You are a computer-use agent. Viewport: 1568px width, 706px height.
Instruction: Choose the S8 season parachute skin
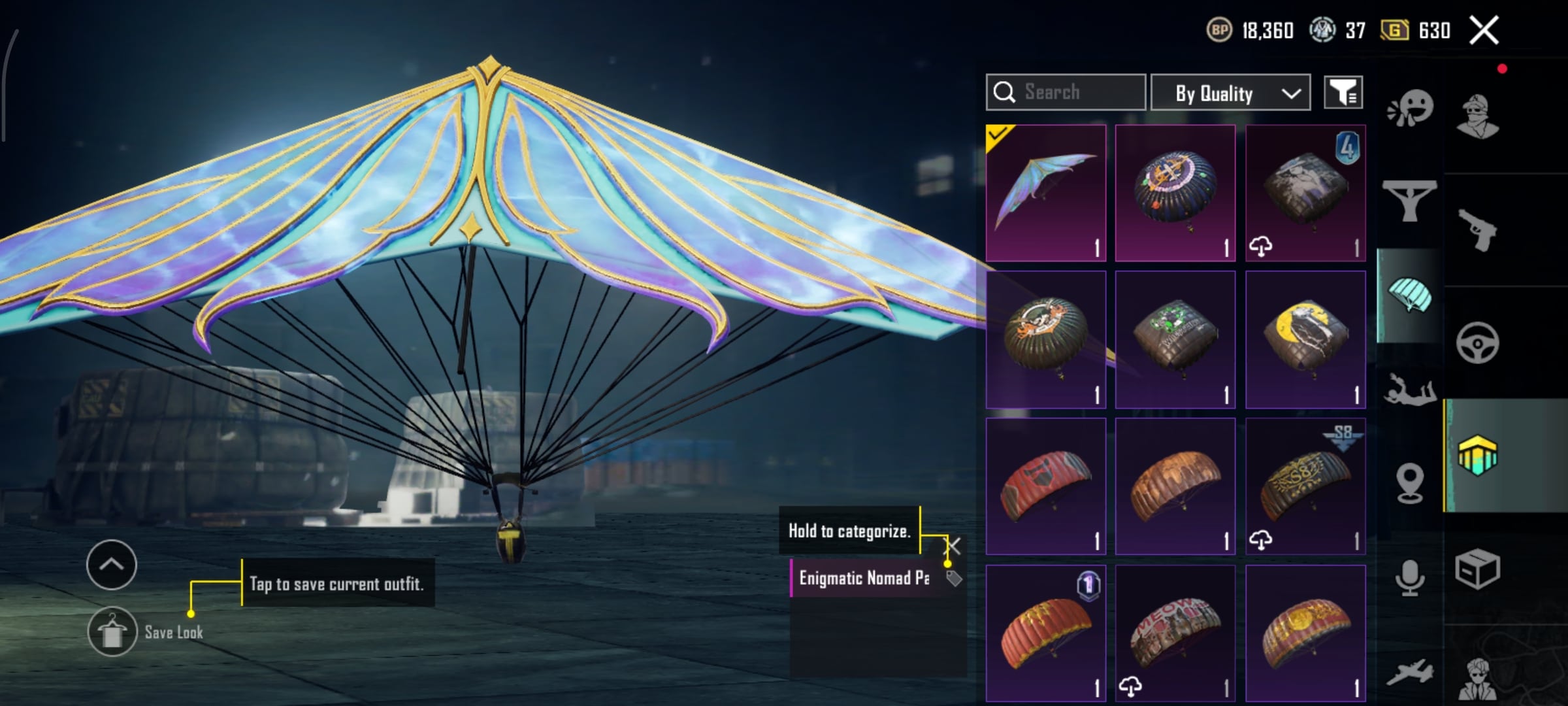pyautogui.click(x=1305, y=486)
